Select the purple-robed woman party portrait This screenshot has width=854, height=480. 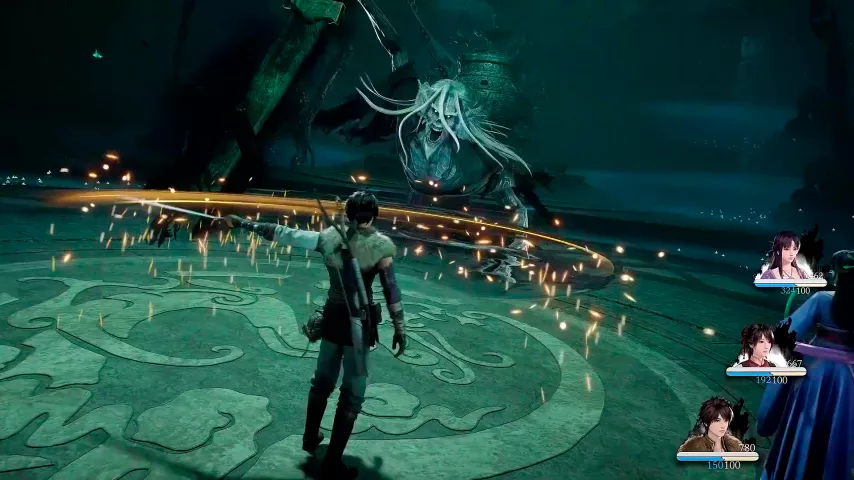coord(784,257)
